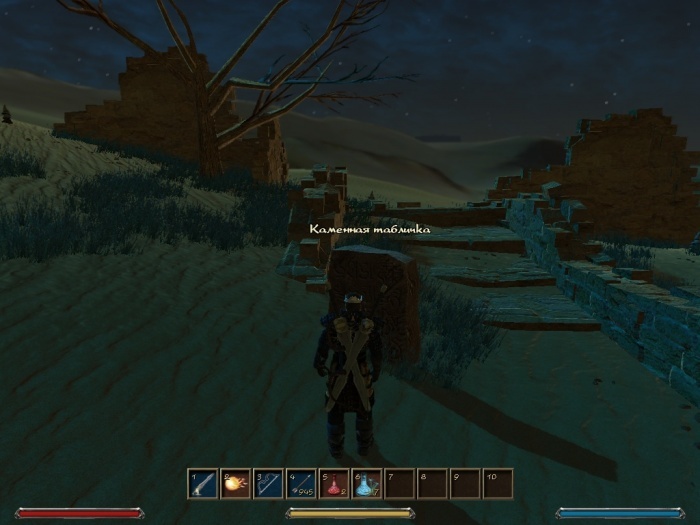Use the red health potion
The height and width of the screenshot is (525, 700).
click(x=334, y=484)
